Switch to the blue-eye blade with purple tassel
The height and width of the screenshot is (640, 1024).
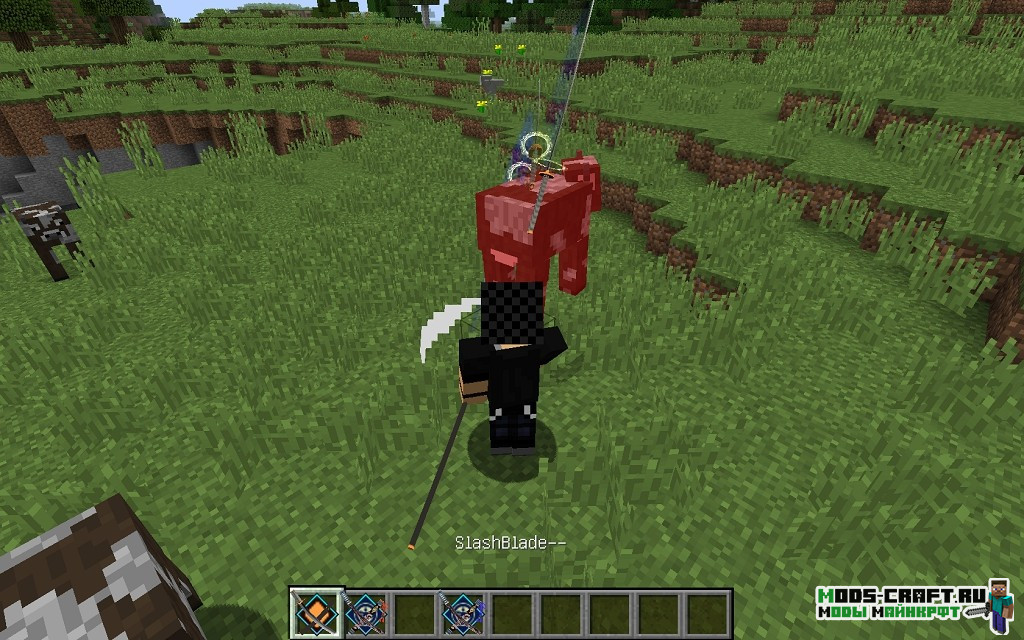pyautogui.click(x=462, y=612)
